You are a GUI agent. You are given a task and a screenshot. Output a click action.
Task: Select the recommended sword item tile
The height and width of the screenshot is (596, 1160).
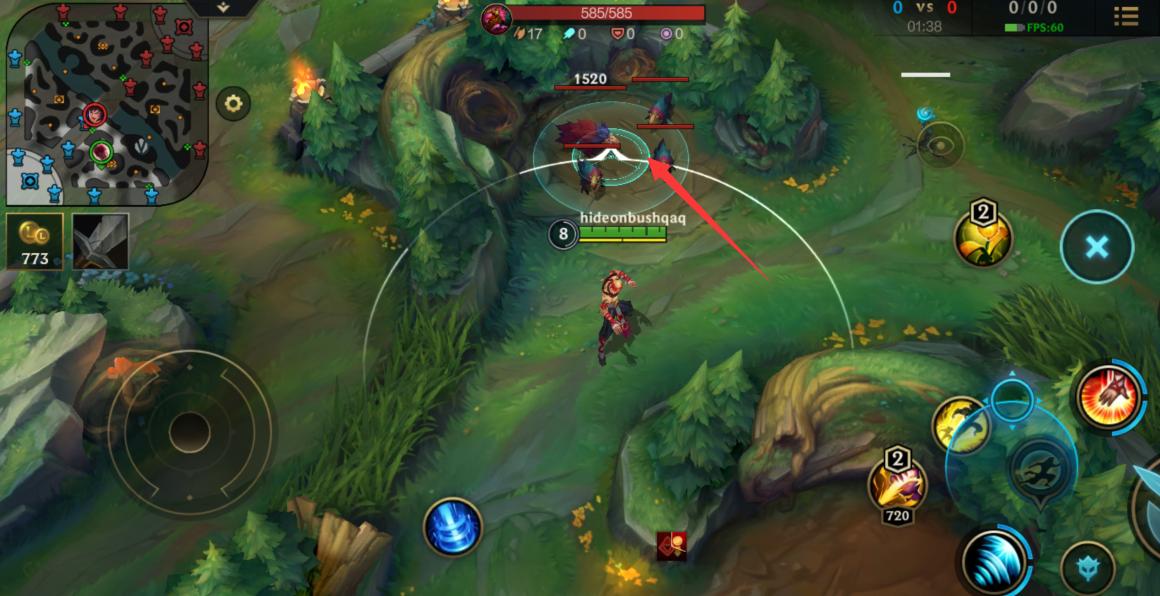(100, 241)
